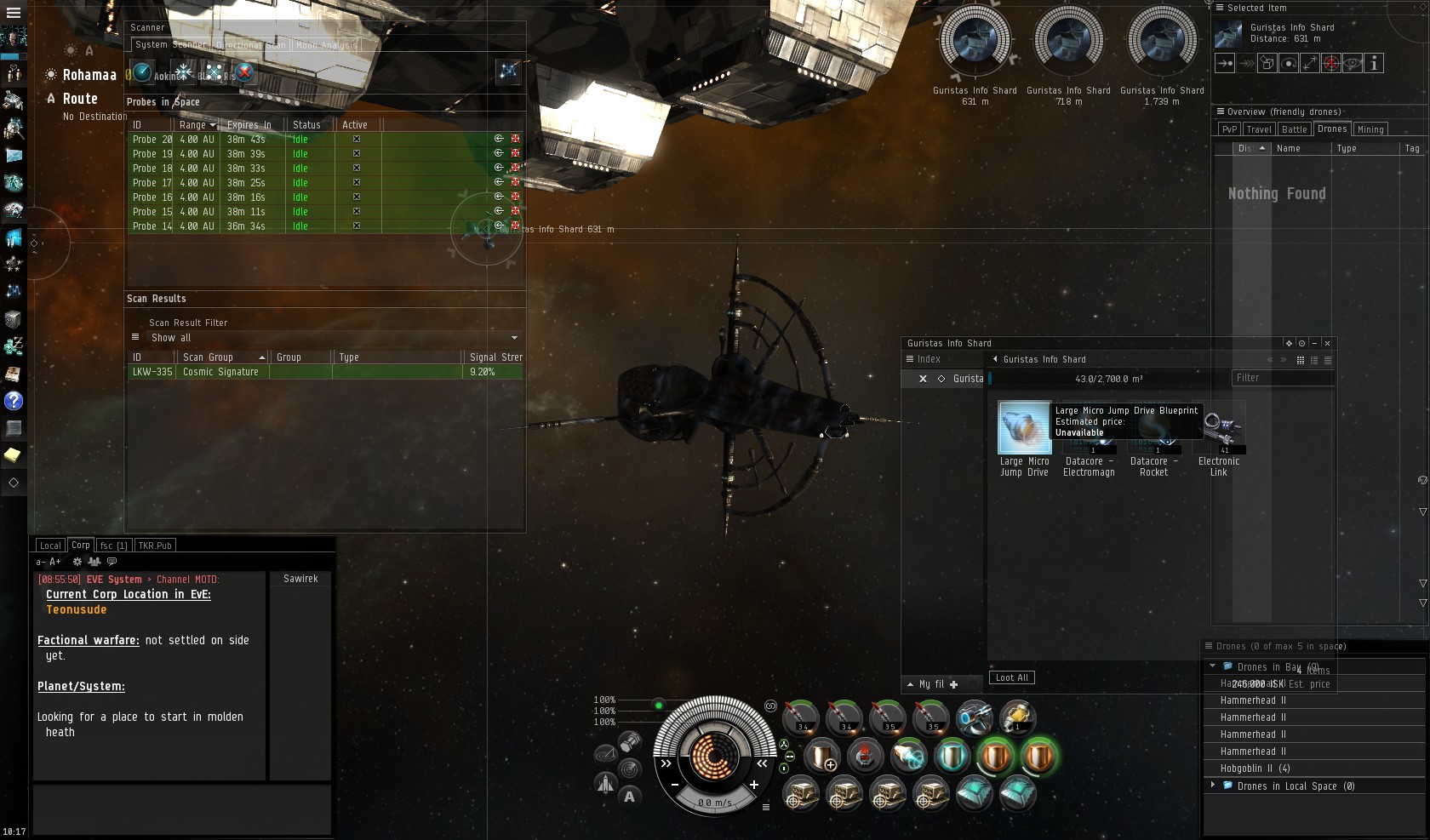Open the Moon Analysis tab
Screen dimensions: 1430x840
[x=326, y=45]
